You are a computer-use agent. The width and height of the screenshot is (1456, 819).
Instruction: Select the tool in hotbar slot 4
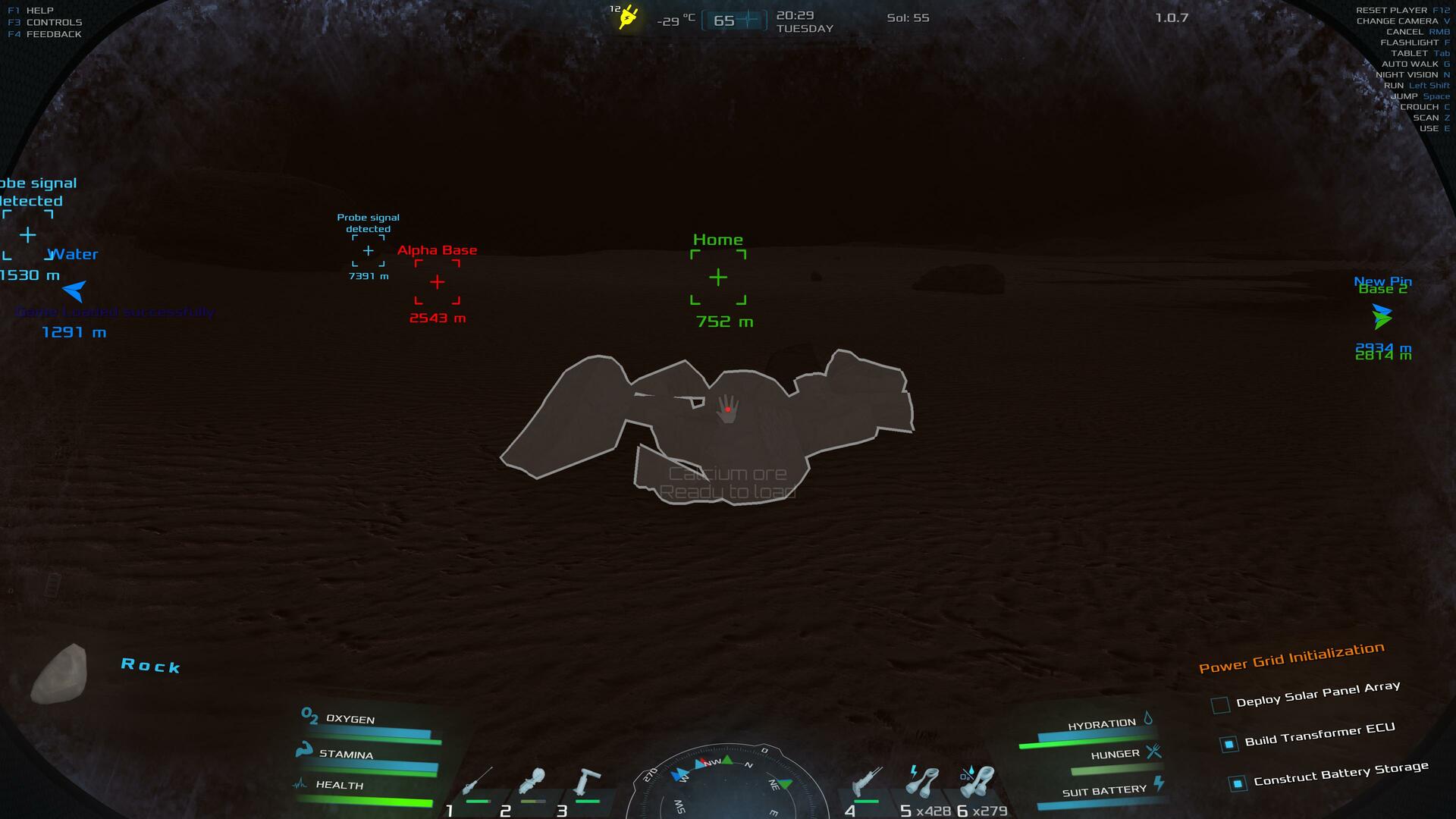click(x=868, y=782)
